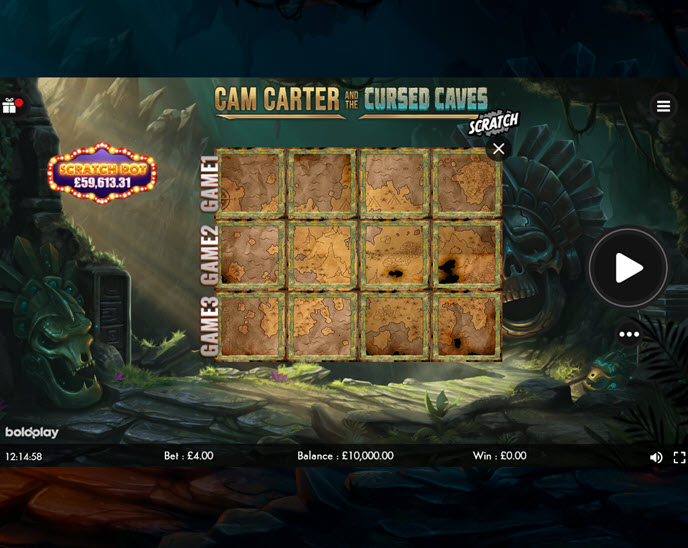688x548 pixels.
Task: Open the three-dots options button
Action: (x=629, y=334)
